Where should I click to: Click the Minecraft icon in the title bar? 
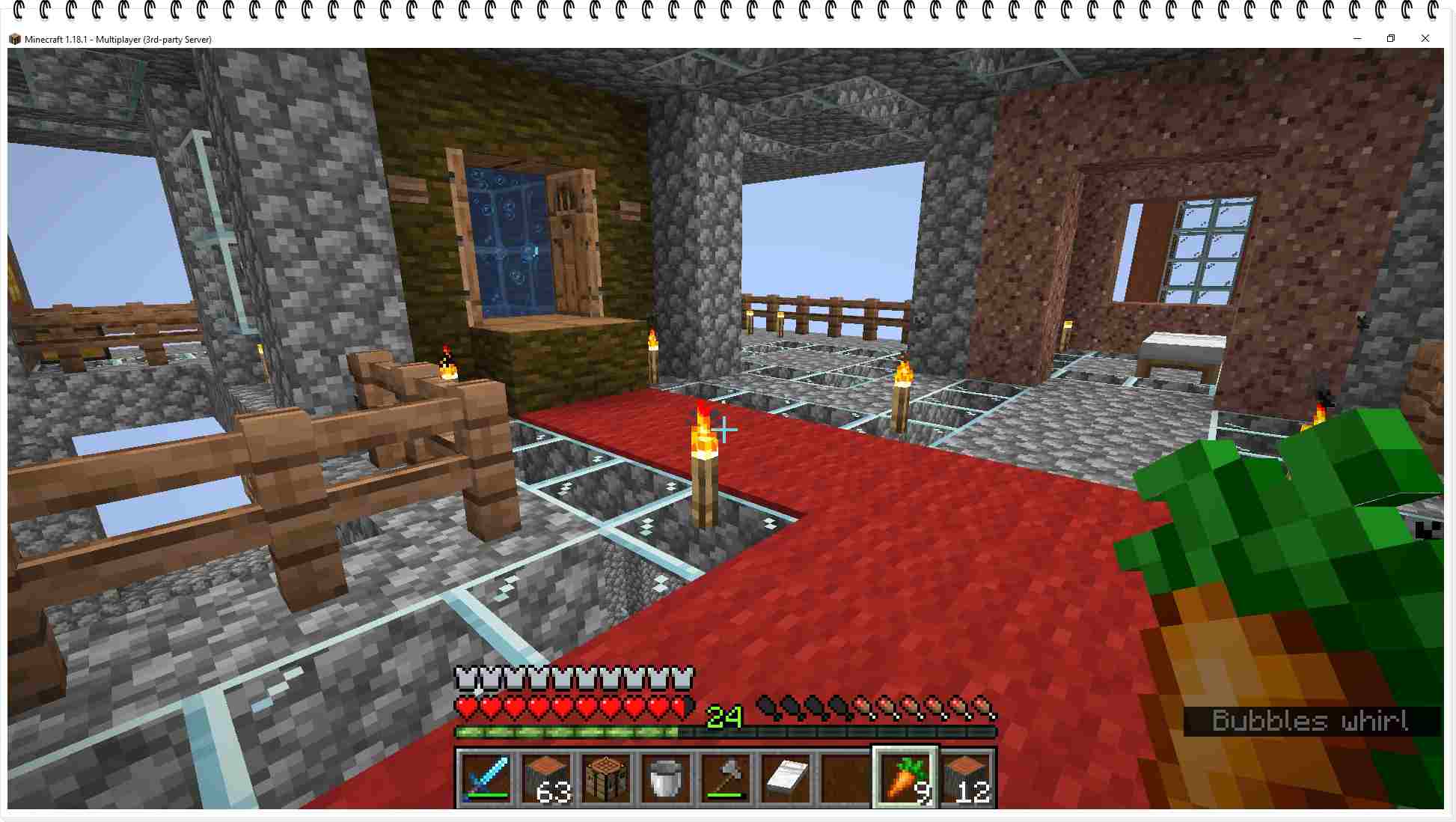[15, 39]
